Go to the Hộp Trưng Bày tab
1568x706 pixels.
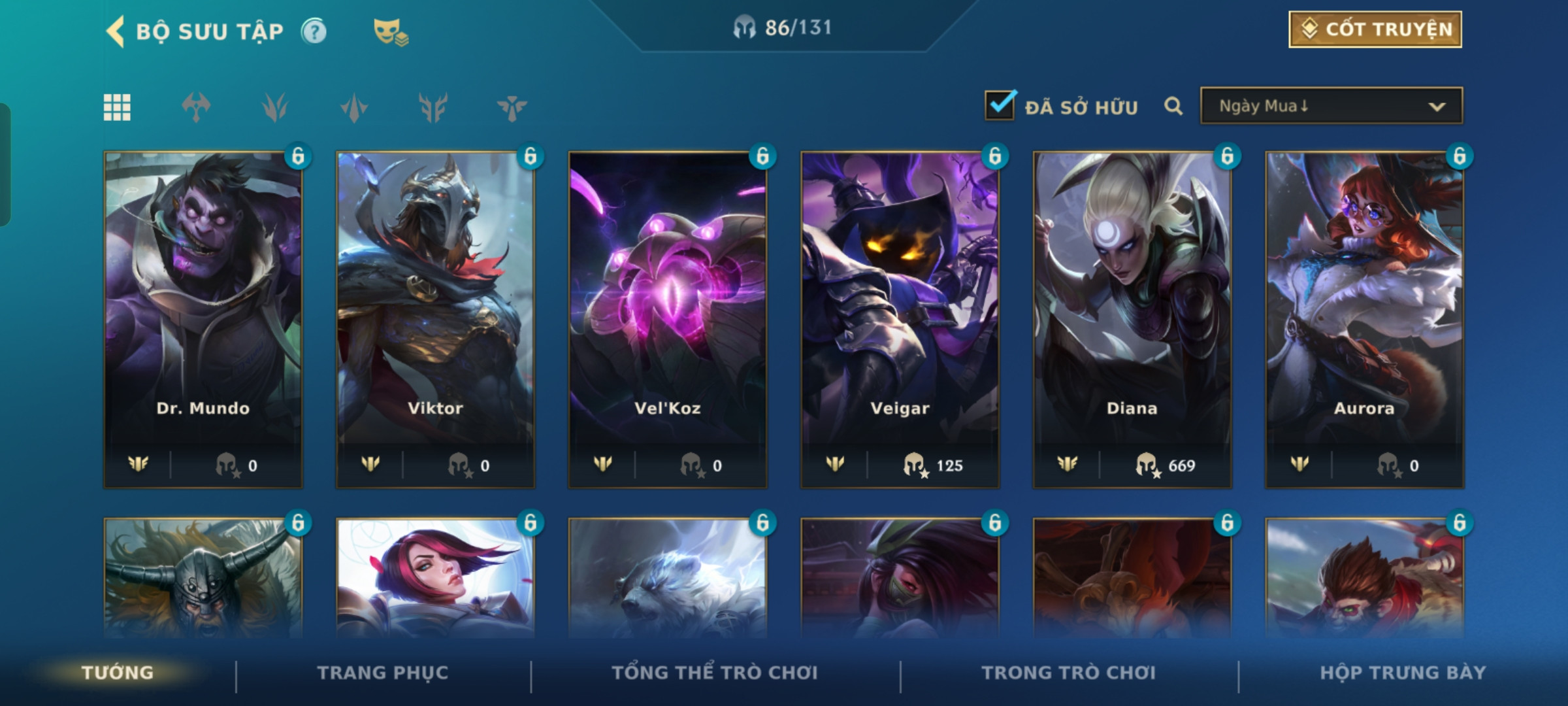1403,673
